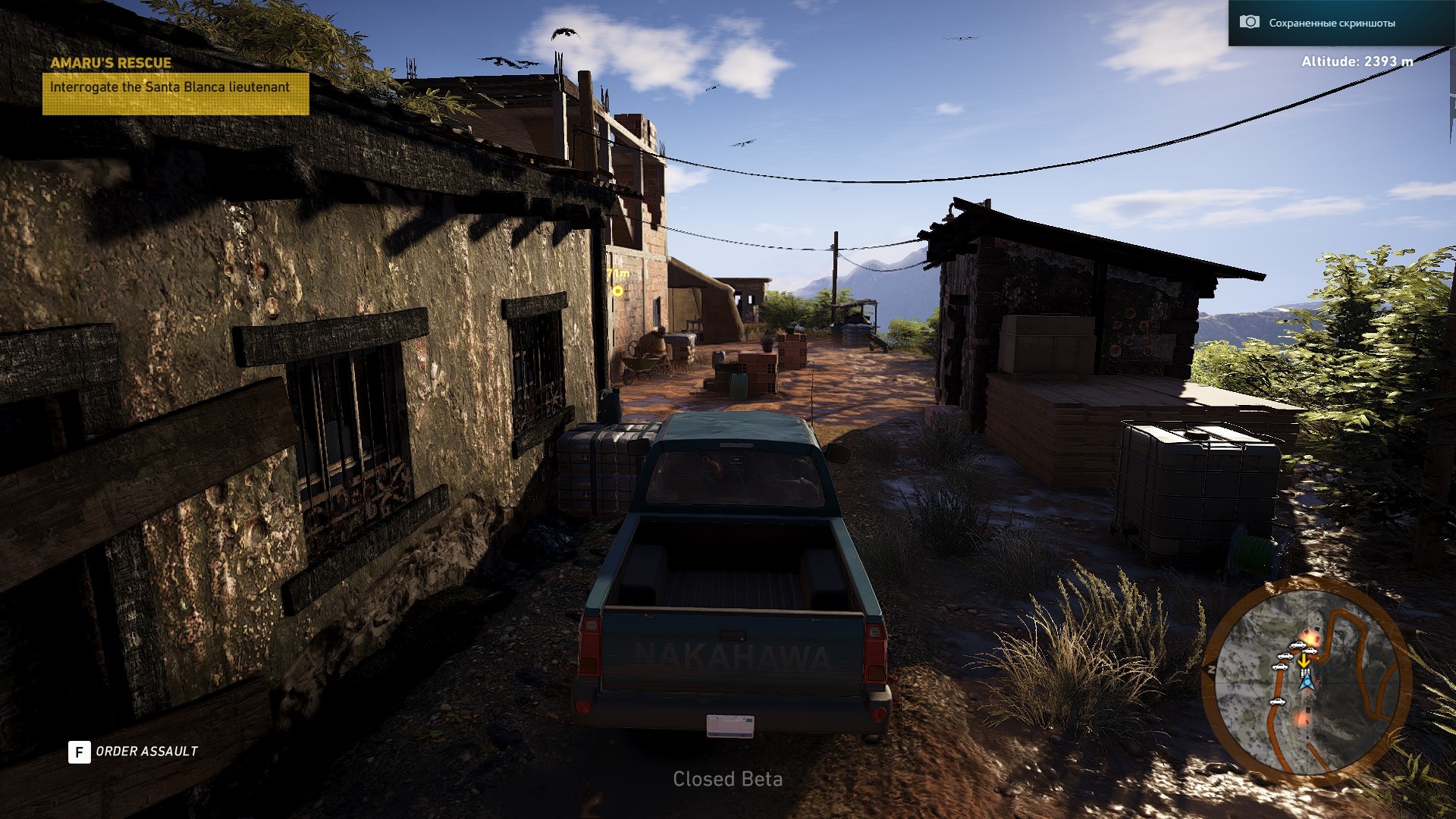Click the Closed Beta watermark text
This screenshot has width=1456, height=819.
pyautogui.click(x=728, y=780)
